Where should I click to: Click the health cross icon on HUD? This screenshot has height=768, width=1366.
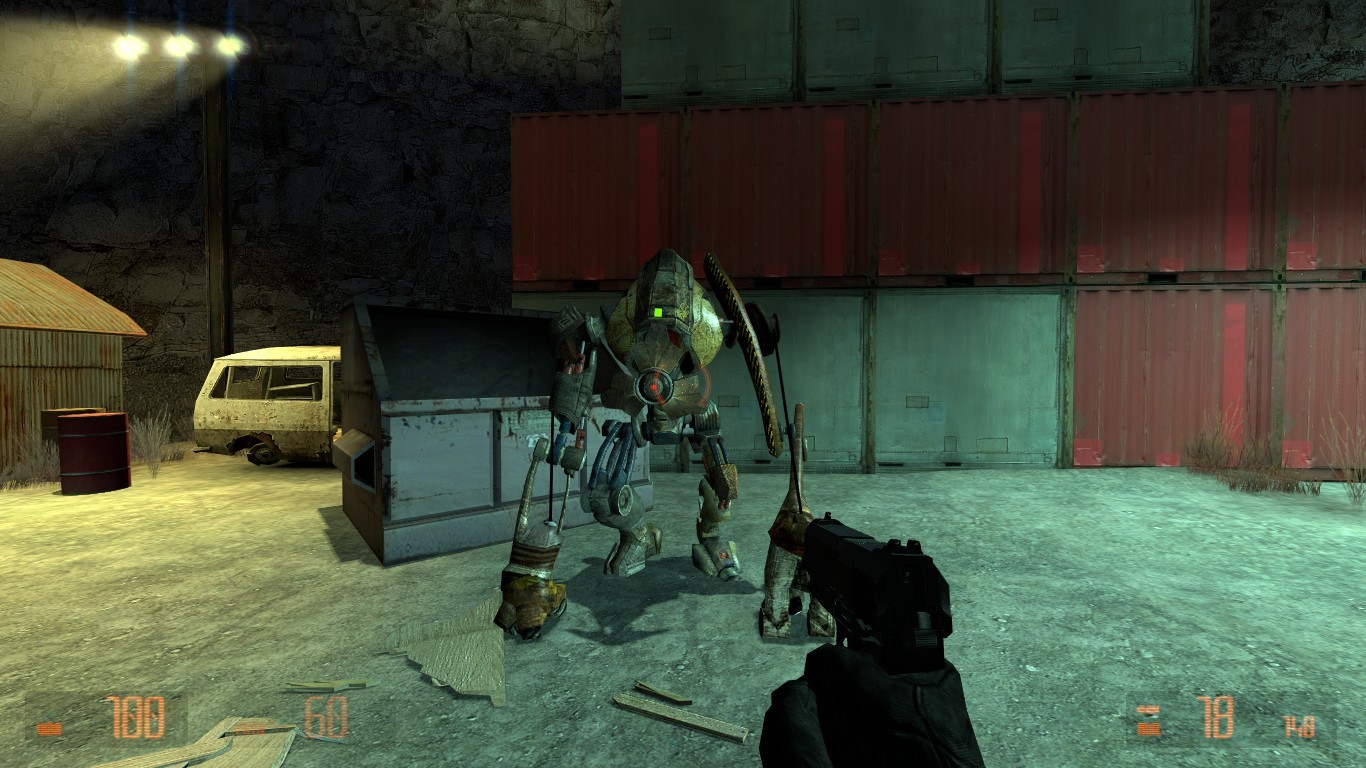click(48, 727)
